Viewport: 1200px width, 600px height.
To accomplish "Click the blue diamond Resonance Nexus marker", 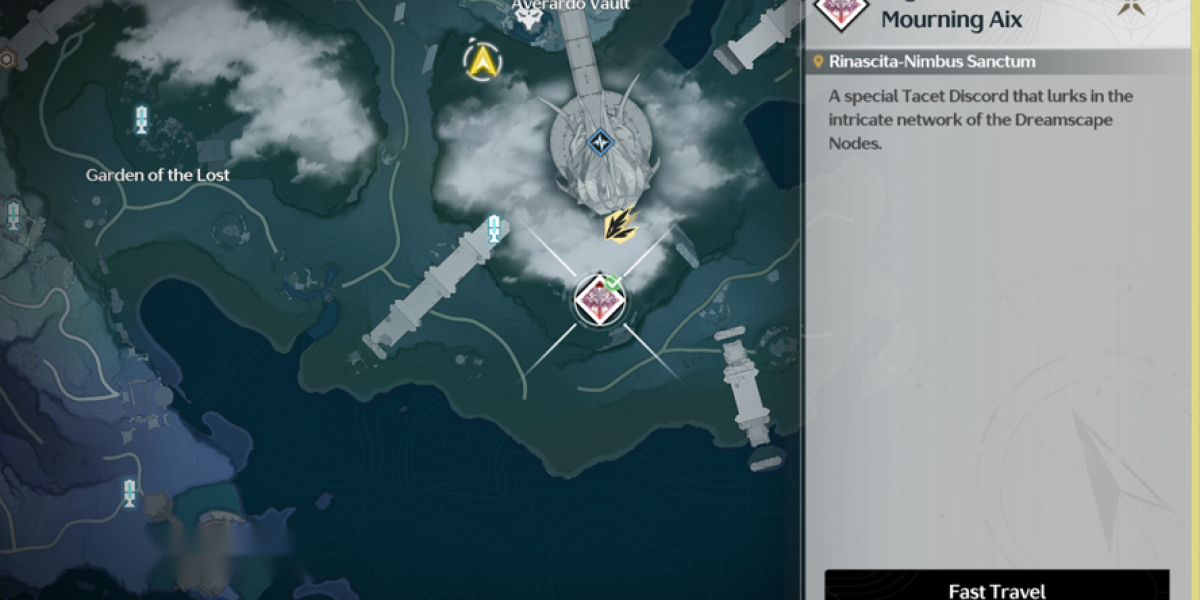I will click(599, 143).
